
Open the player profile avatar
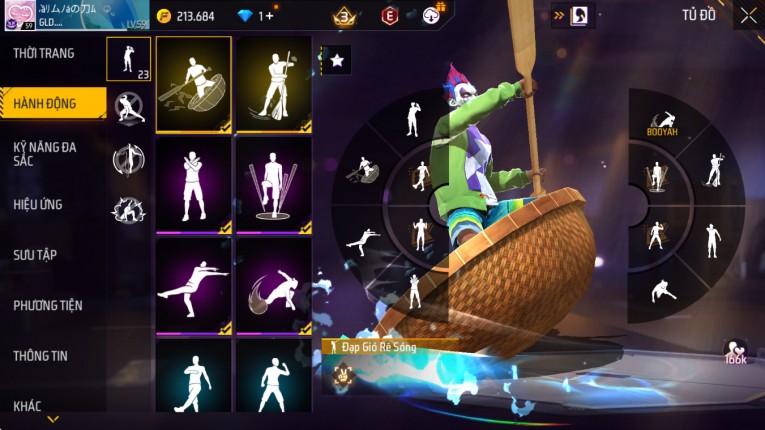[21, 15]
